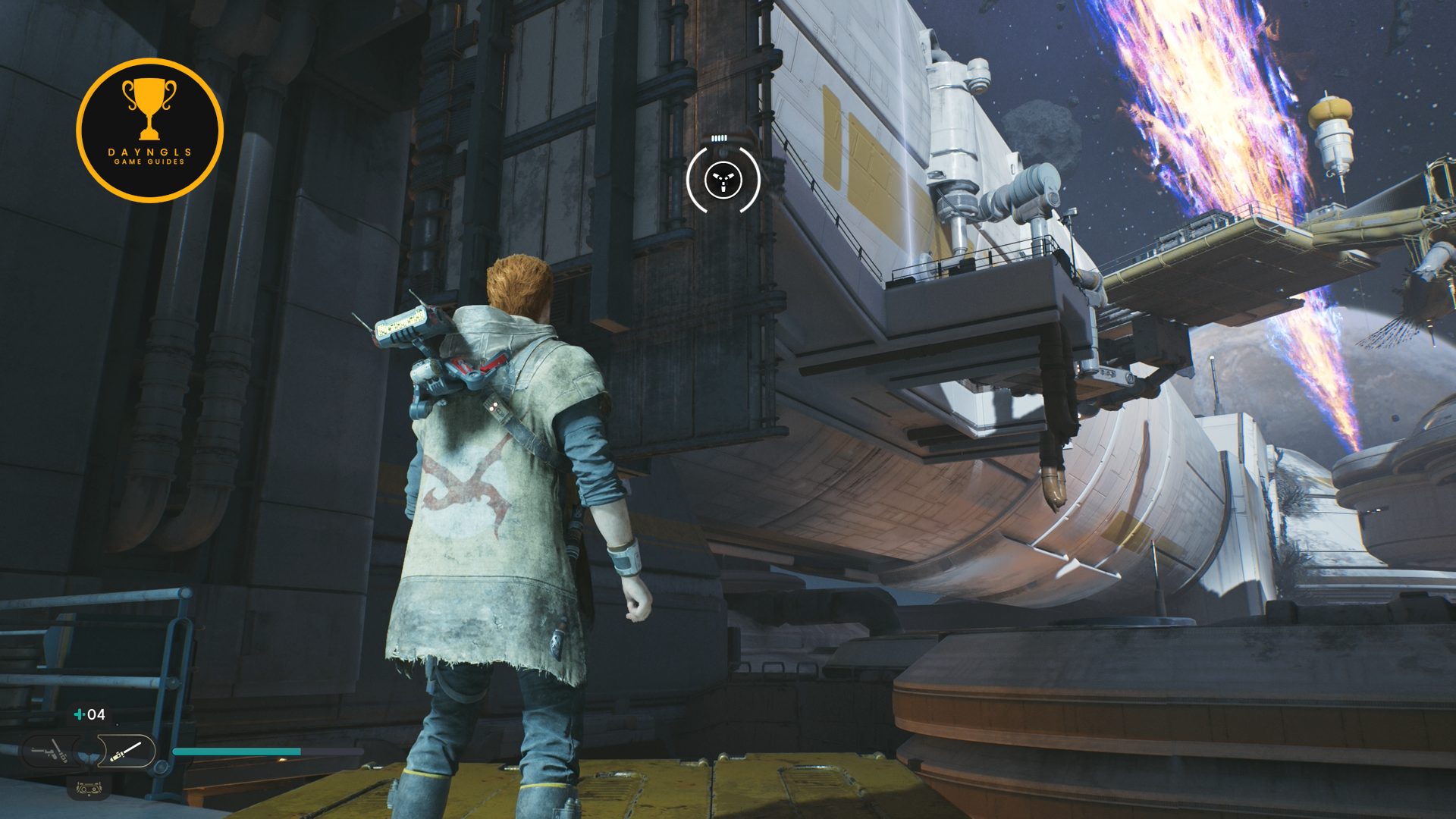Use the stim canister icon beside 04
This screenshot has width=1456, height=819.
79,714
